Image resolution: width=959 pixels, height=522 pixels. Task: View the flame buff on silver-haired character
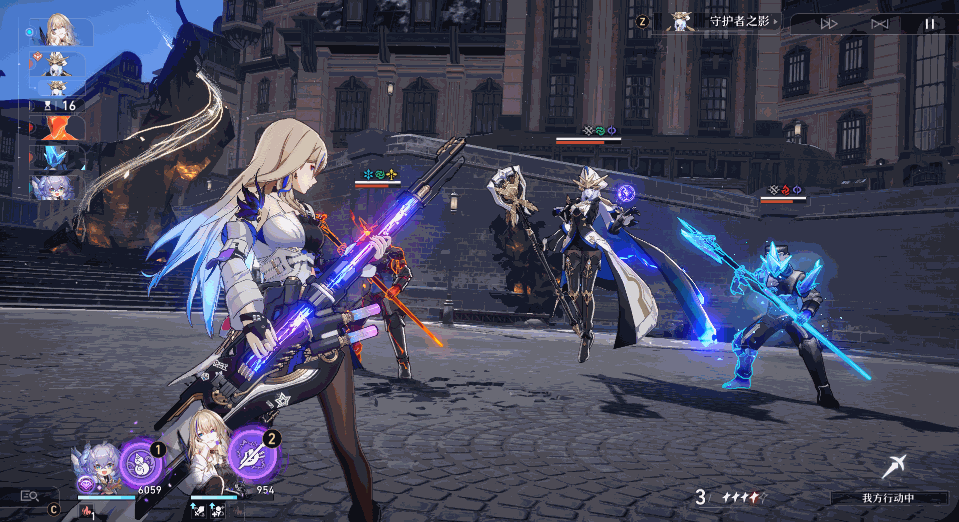pos(85,511)
